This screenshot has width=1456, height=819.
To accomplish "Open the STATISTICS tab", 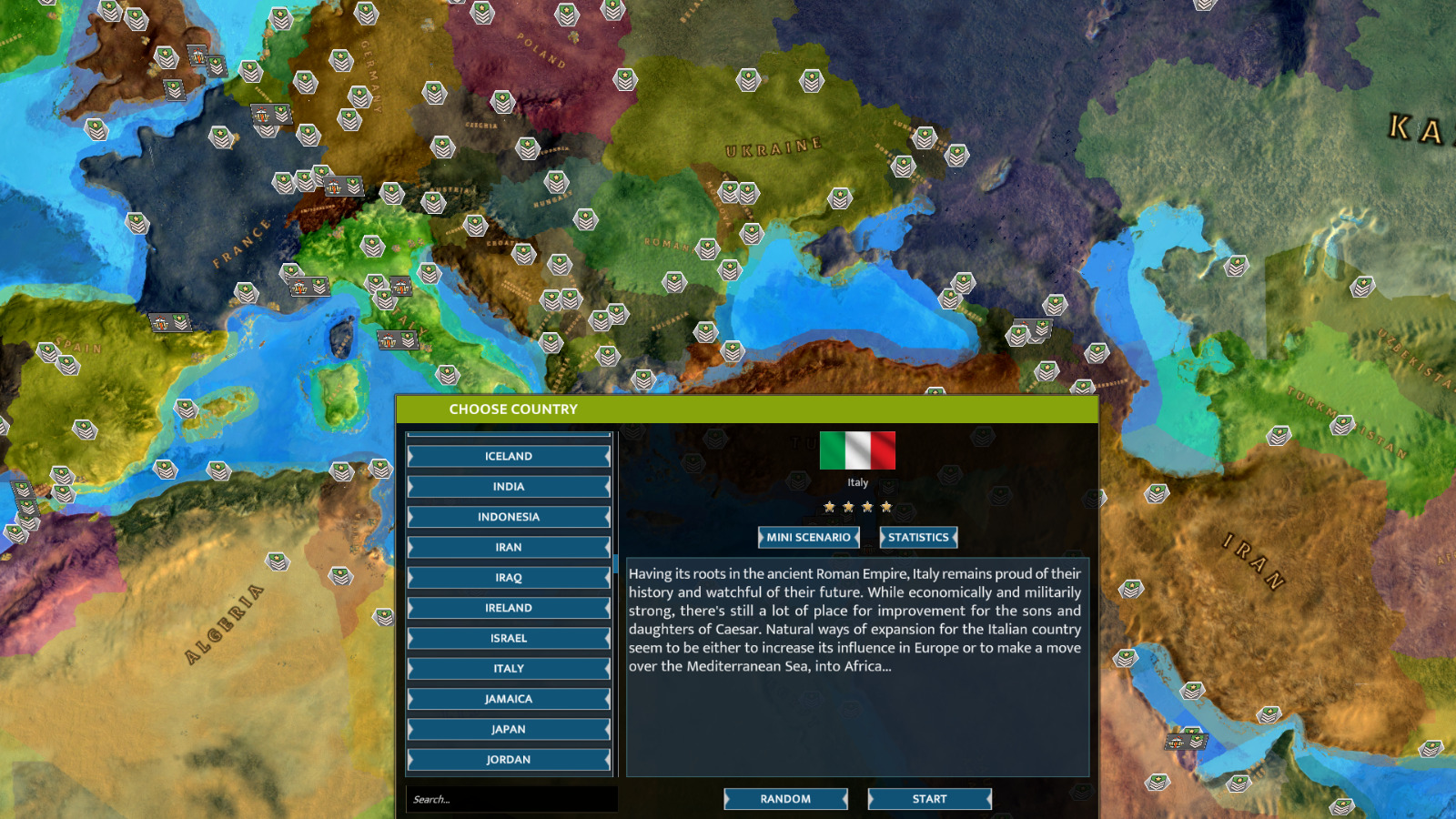I will 918,537.
